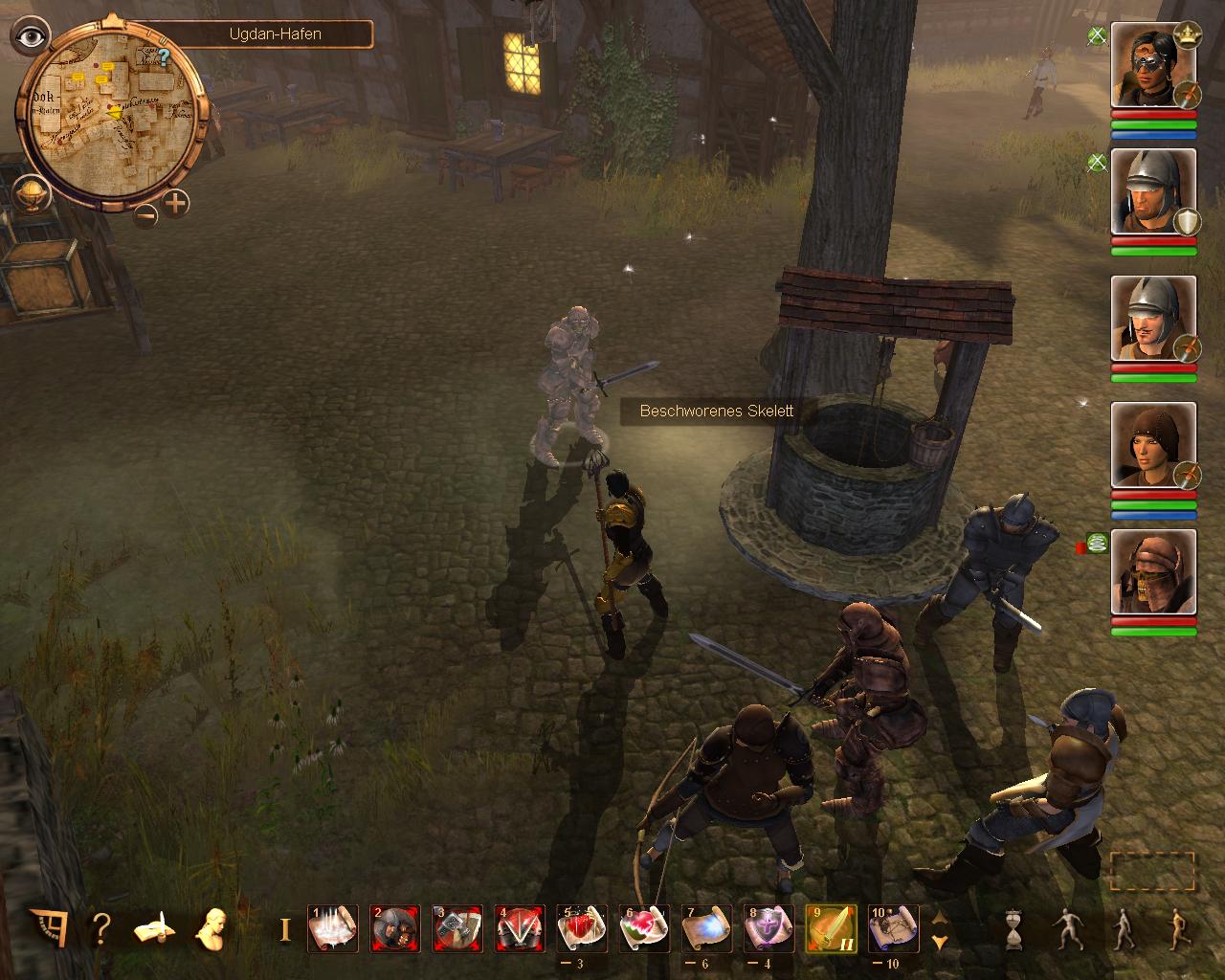Select the hooded woman party portrait
This screenshot has height=980, width=1225.
(x=1152, y=445)
